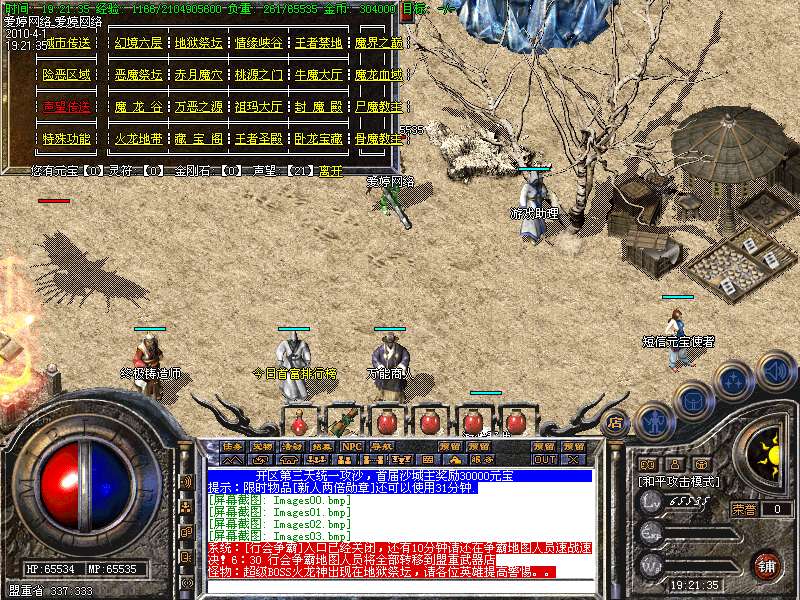The width and height of the screenshot is (800, 600).
Task: Choose 祖玛大厅 in the teleport list
Action: pos(258,107)
